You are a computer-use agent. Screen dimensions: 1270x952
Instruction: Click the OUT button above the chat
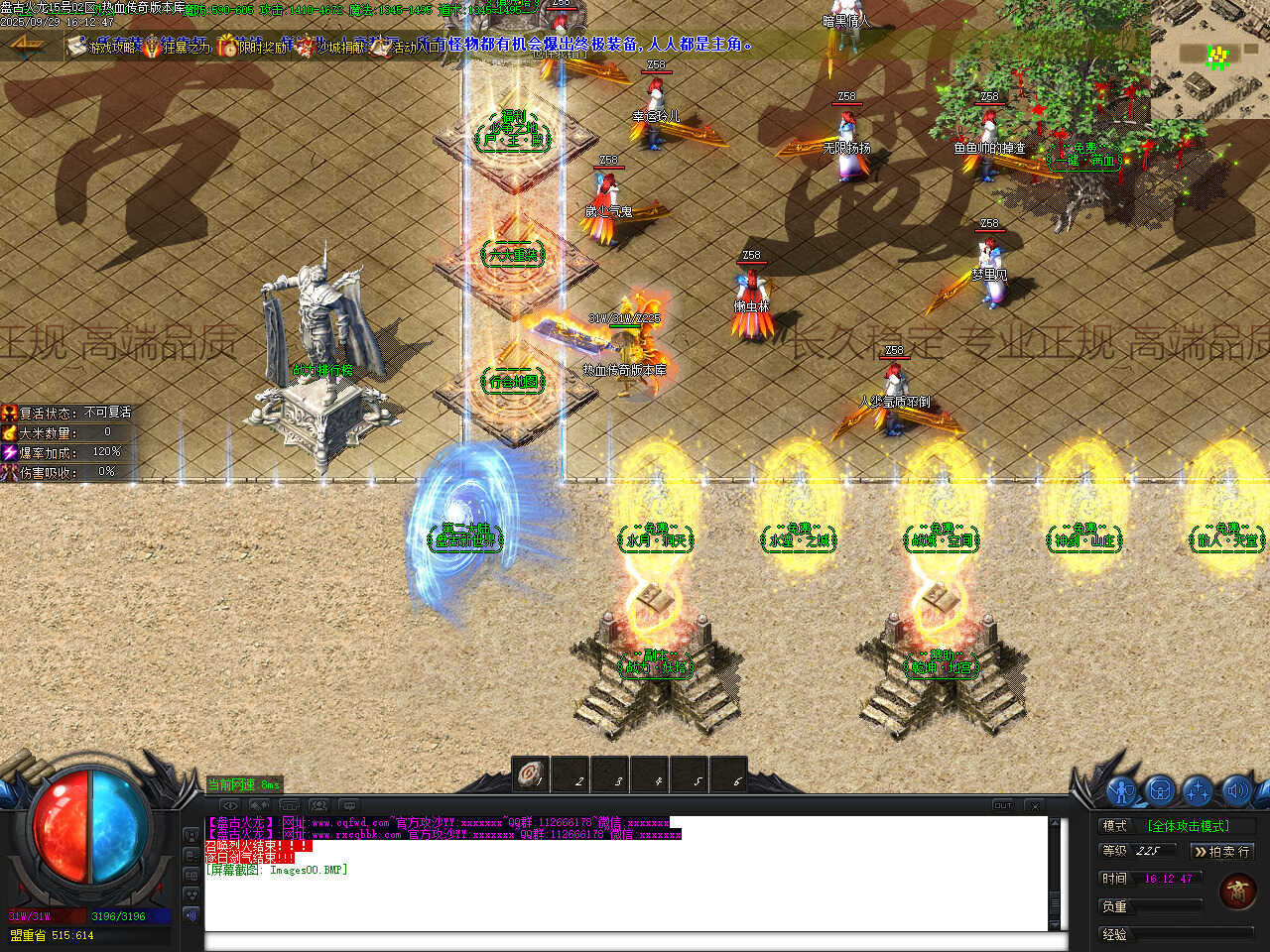pos(1003,805)
